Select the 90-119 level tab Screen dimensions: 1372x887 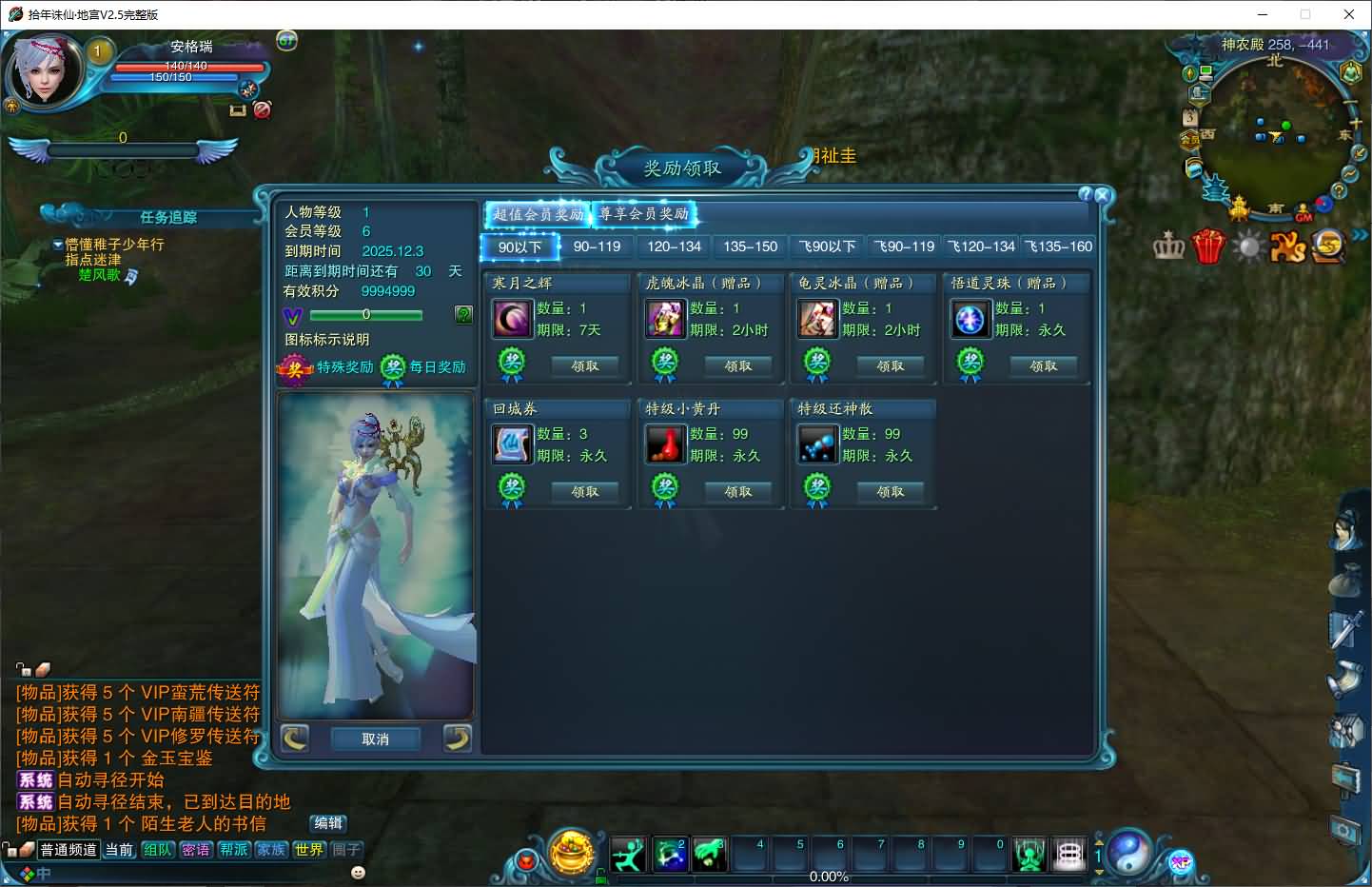click(x=597, y=246)
